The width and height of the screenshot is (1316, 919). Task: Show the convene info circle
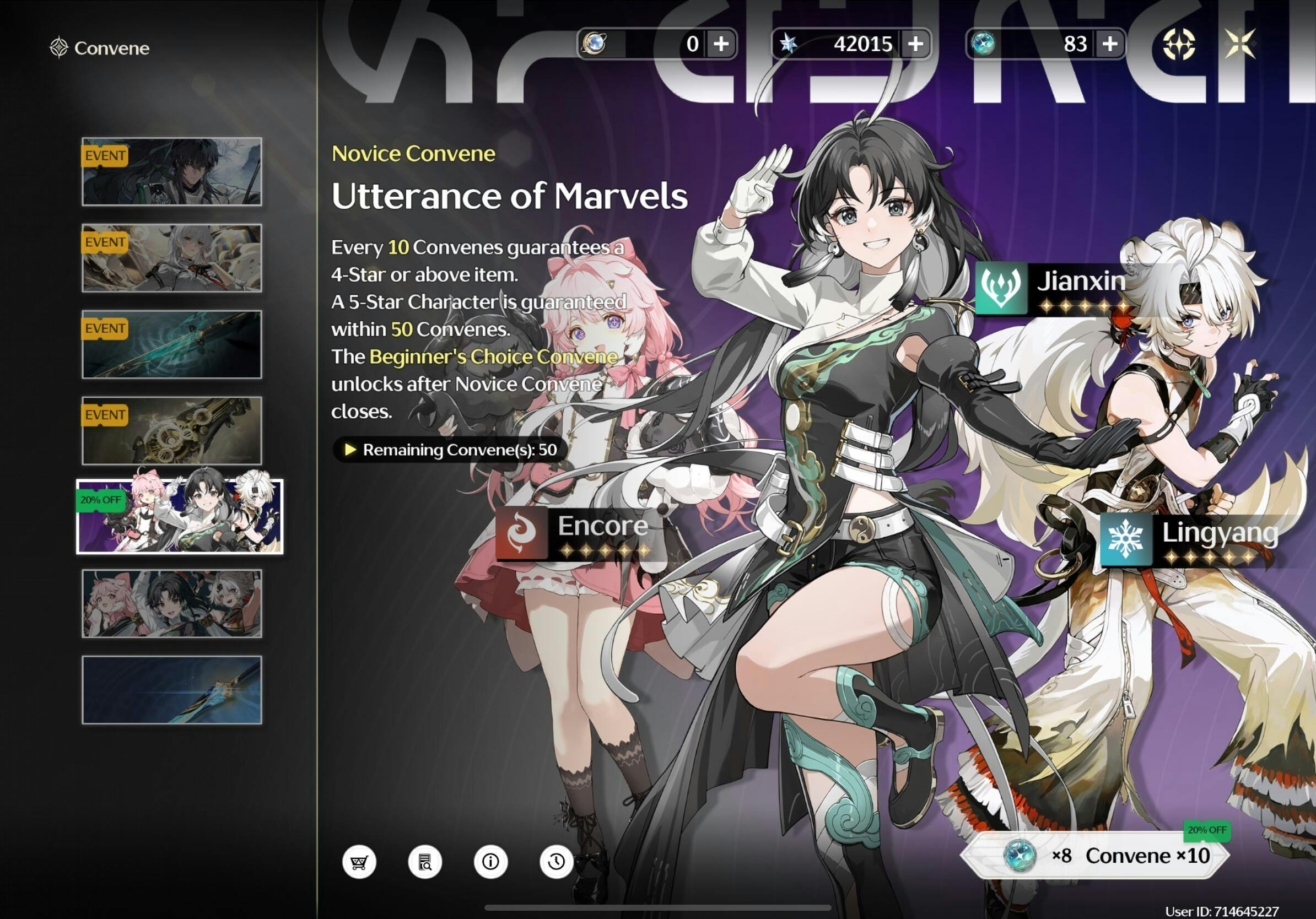pyautogui.click(x=490, y=861)
